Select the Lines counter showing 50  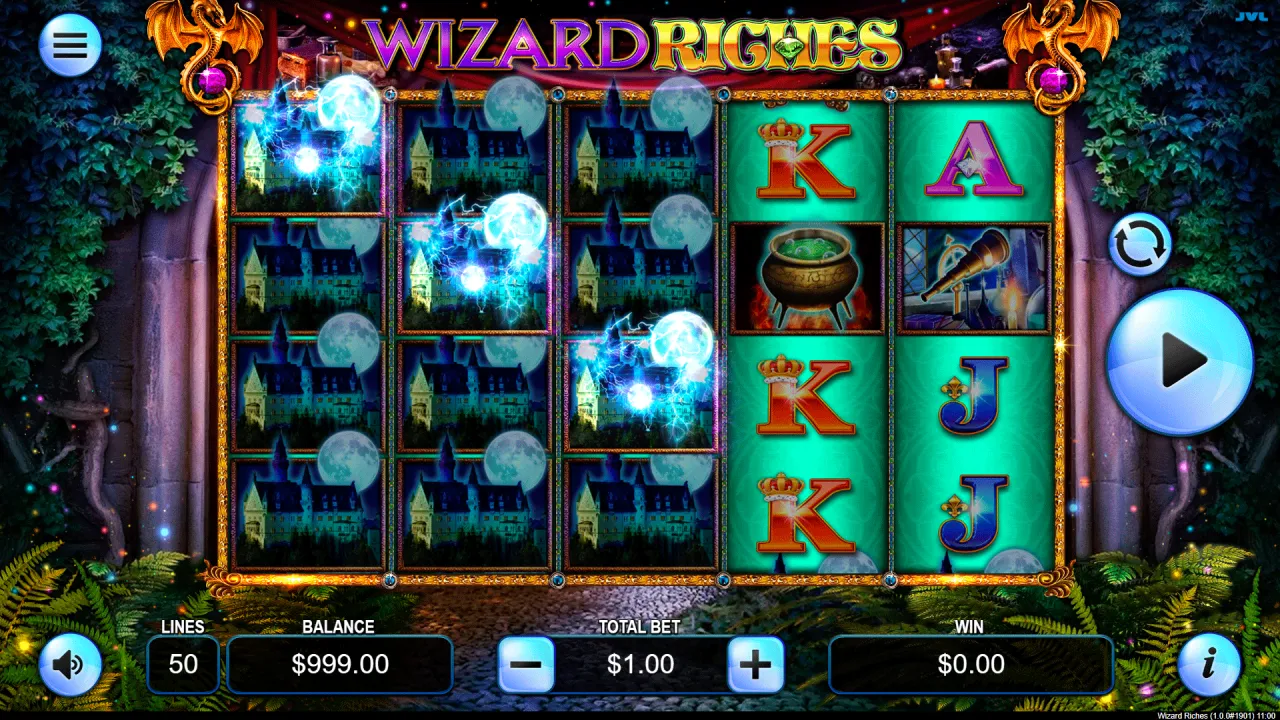click(x=184, y=664)
